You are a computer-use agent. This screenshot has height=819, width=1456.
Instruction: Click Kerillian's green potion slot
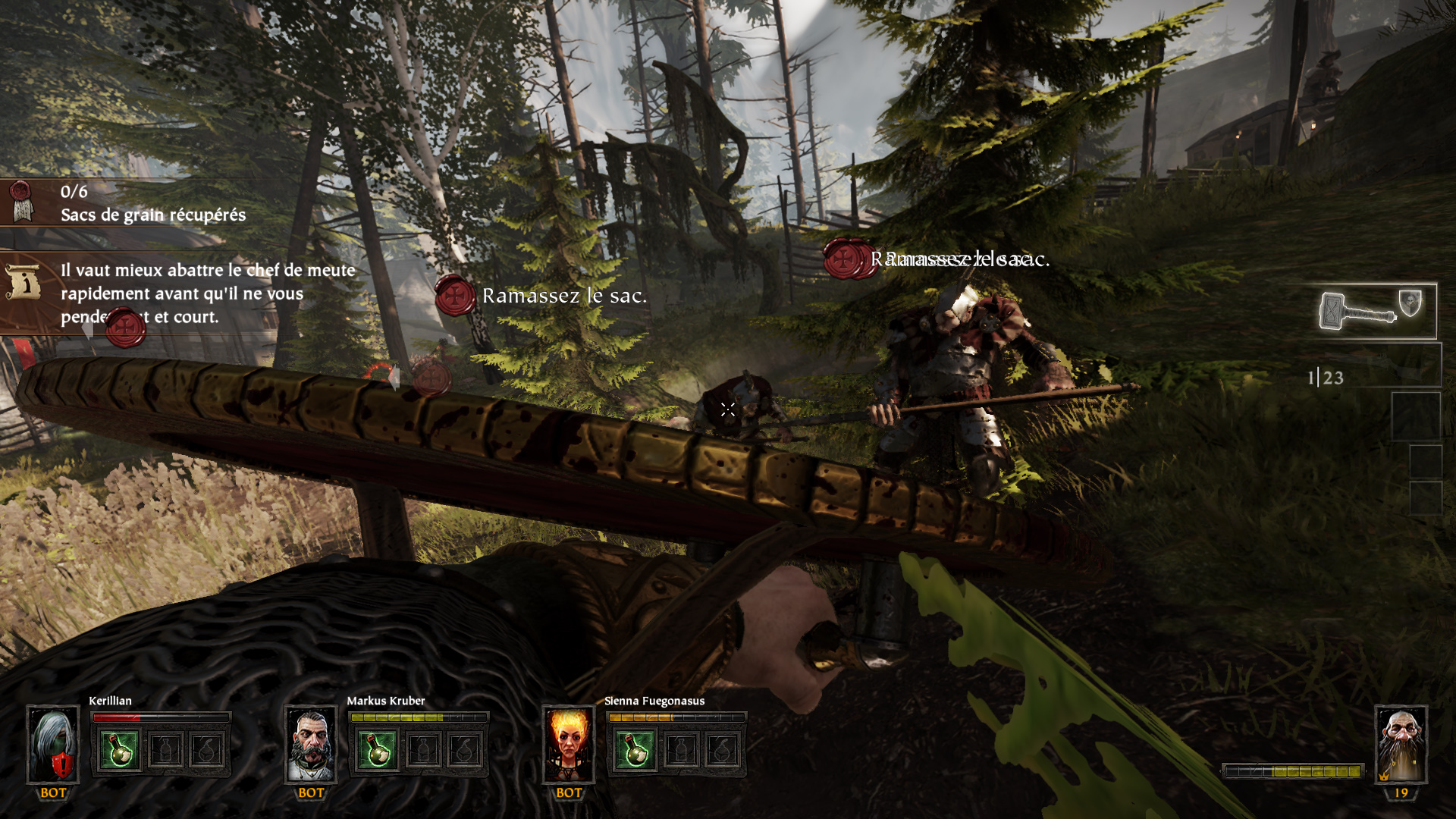[x=120, y=749]
